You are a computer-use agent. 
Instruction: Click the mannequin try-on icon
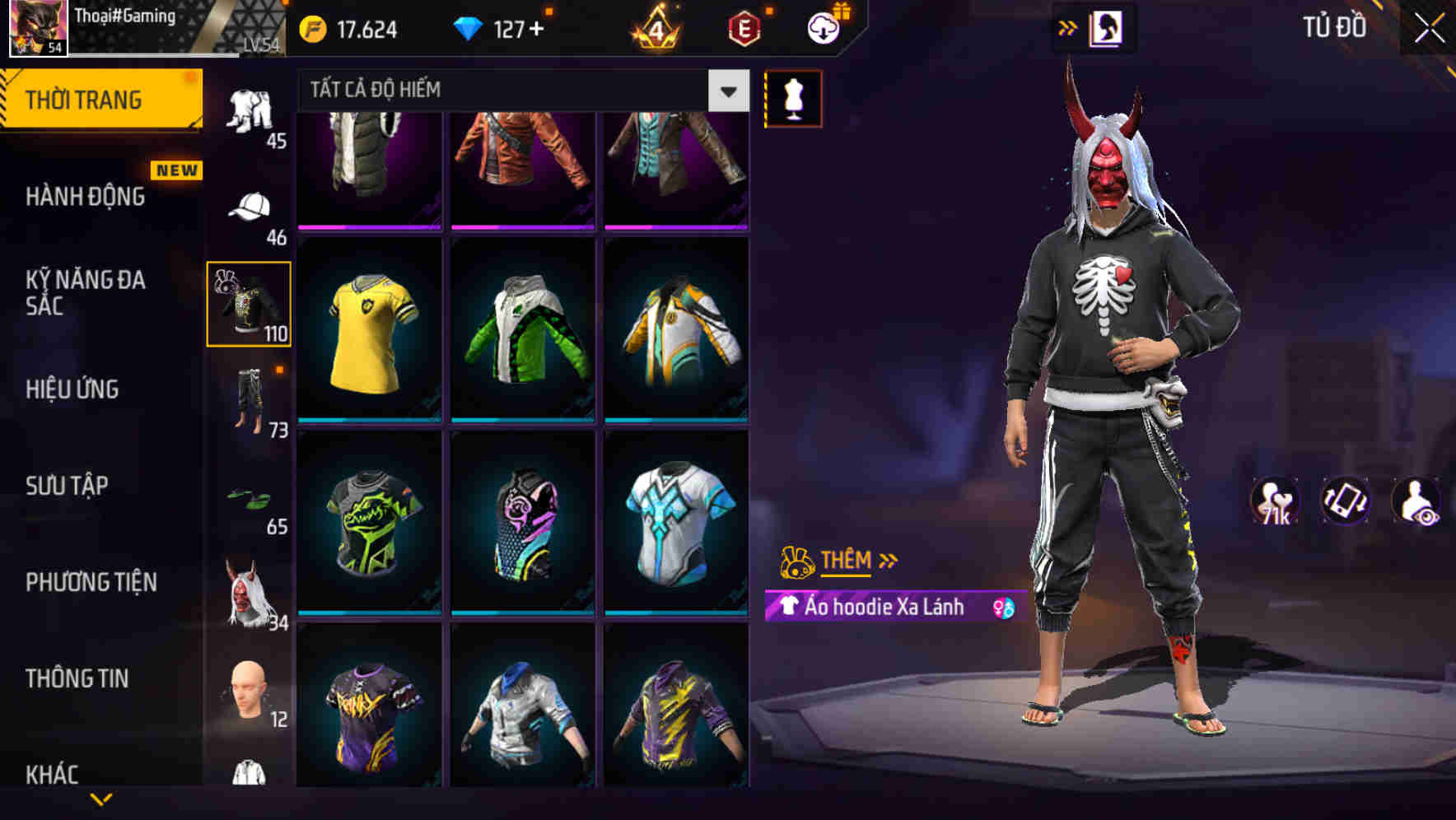[x=792, y=97]
